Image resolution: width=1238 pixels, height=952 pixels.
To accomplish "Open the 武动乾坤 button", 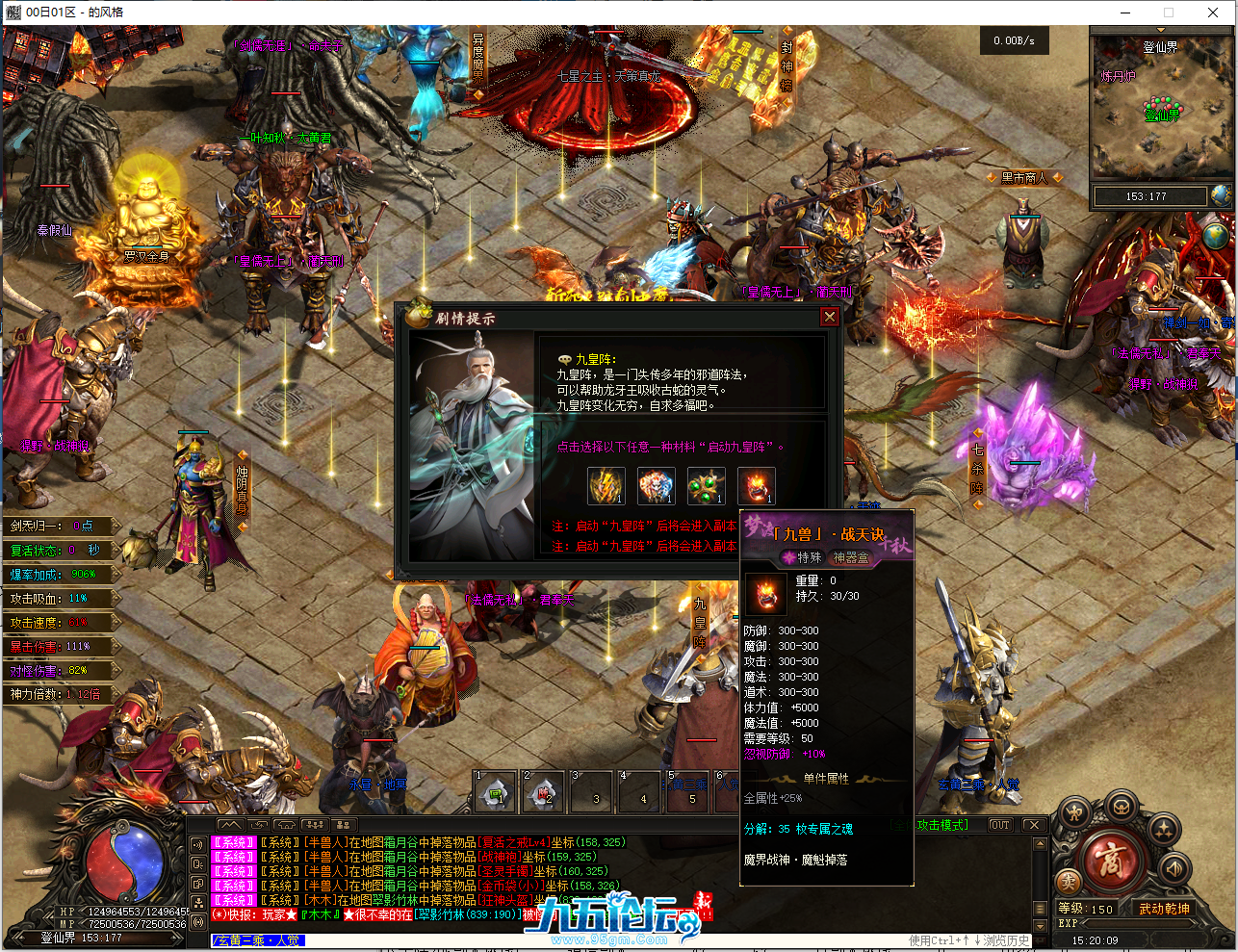I will 1163,909.
